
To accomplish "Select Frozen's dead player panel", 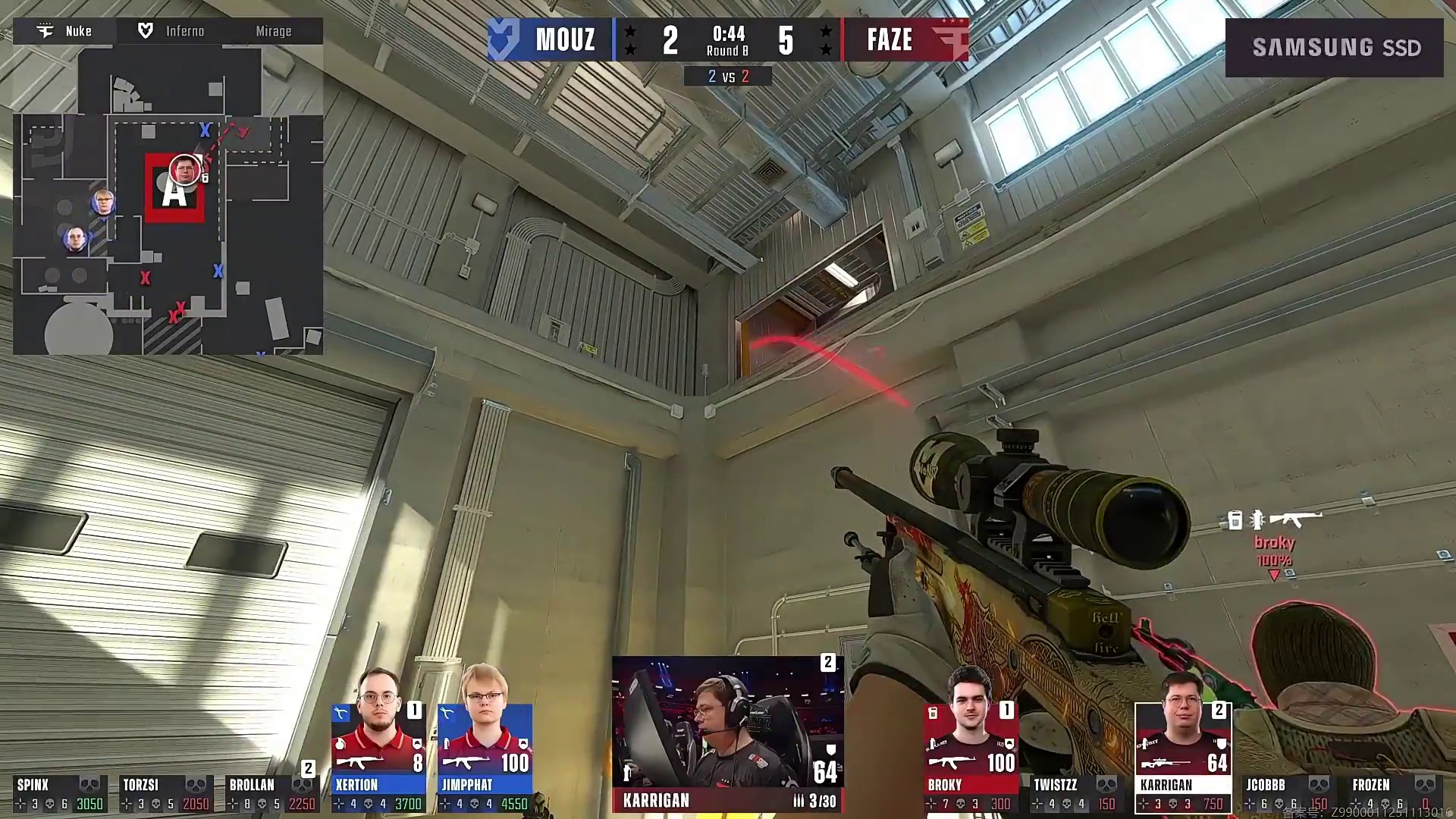I will pyautogui.click(x=1394, y=793).
